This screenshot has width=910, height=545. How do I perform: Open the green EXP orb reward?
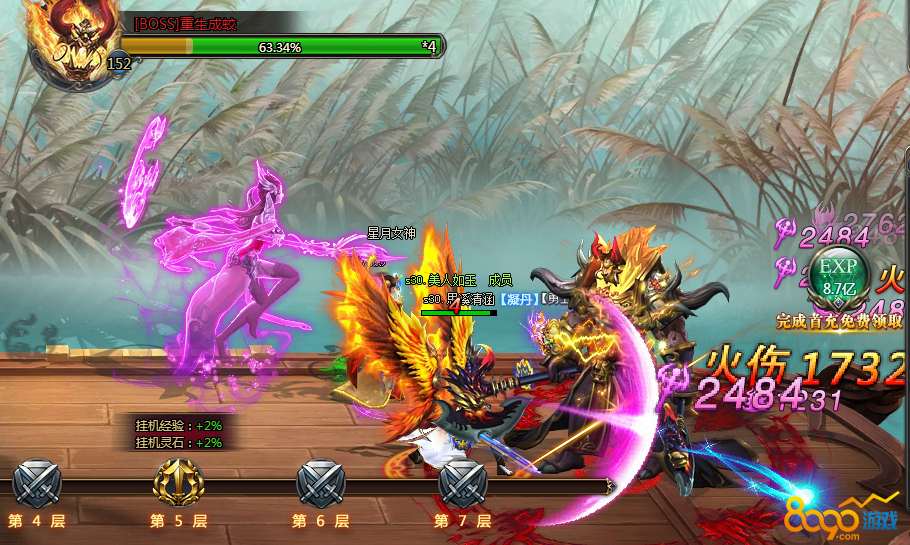coord(840,277)
